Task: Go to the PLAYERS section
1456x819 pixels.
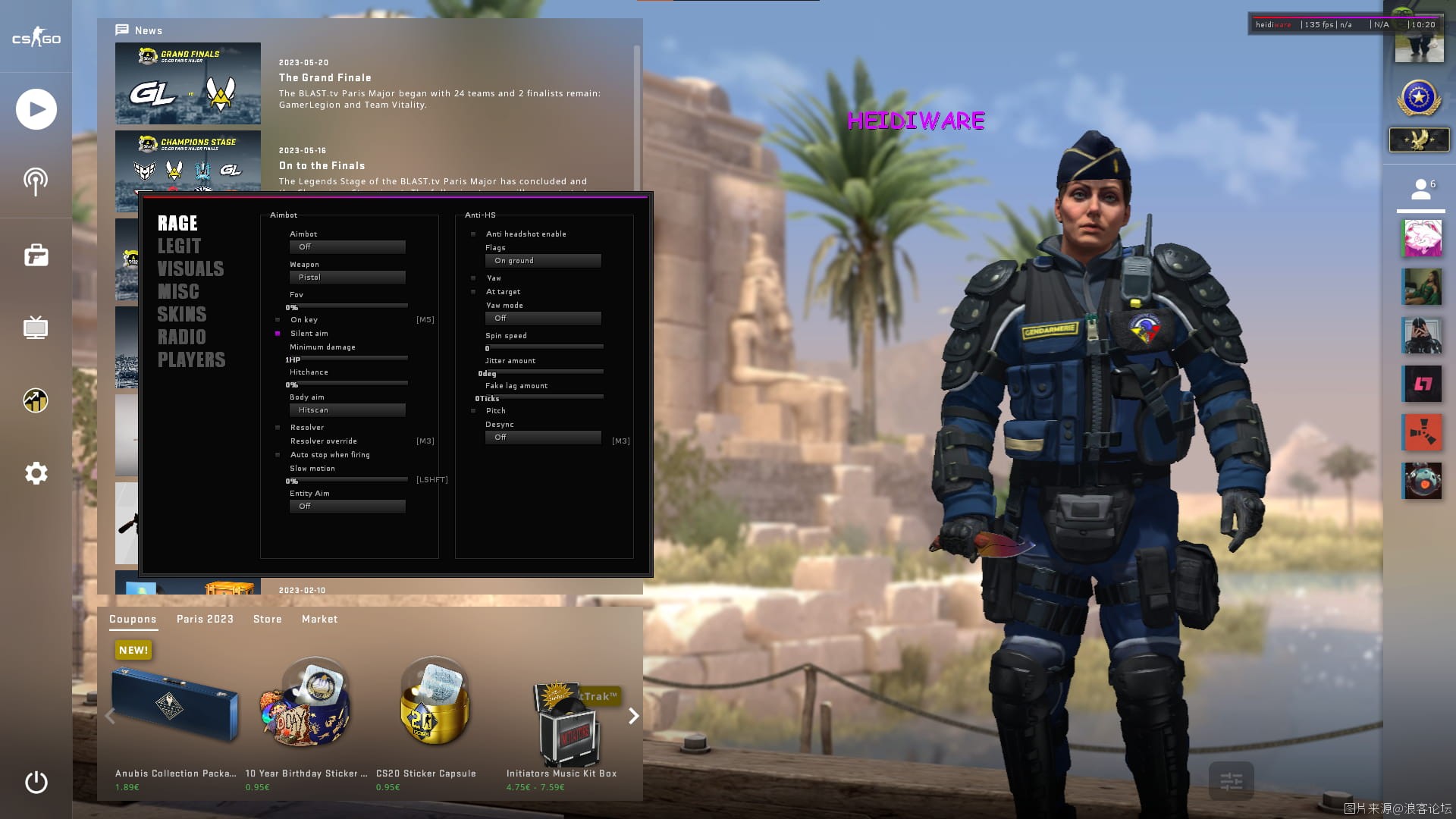Action: point(191,360)
